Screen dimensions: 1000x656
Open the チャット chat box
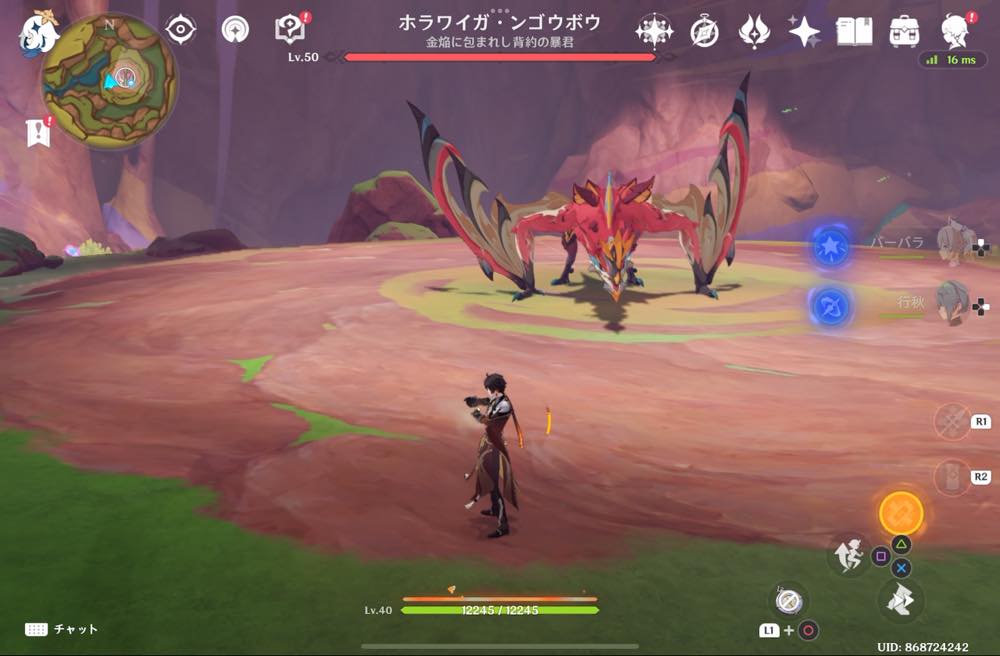[62, 629]
